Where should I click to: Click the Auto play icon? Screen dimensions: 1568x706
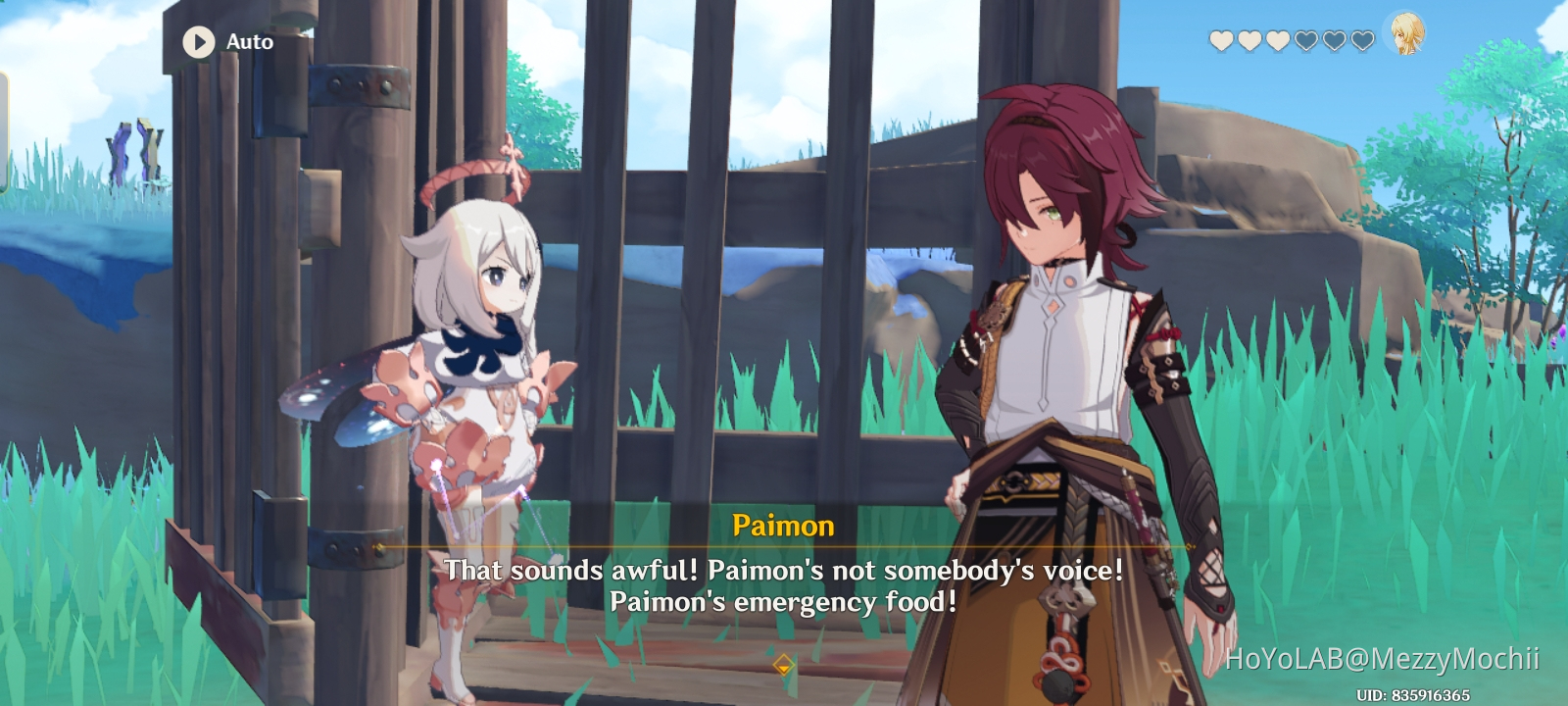[x=199, y=42]
